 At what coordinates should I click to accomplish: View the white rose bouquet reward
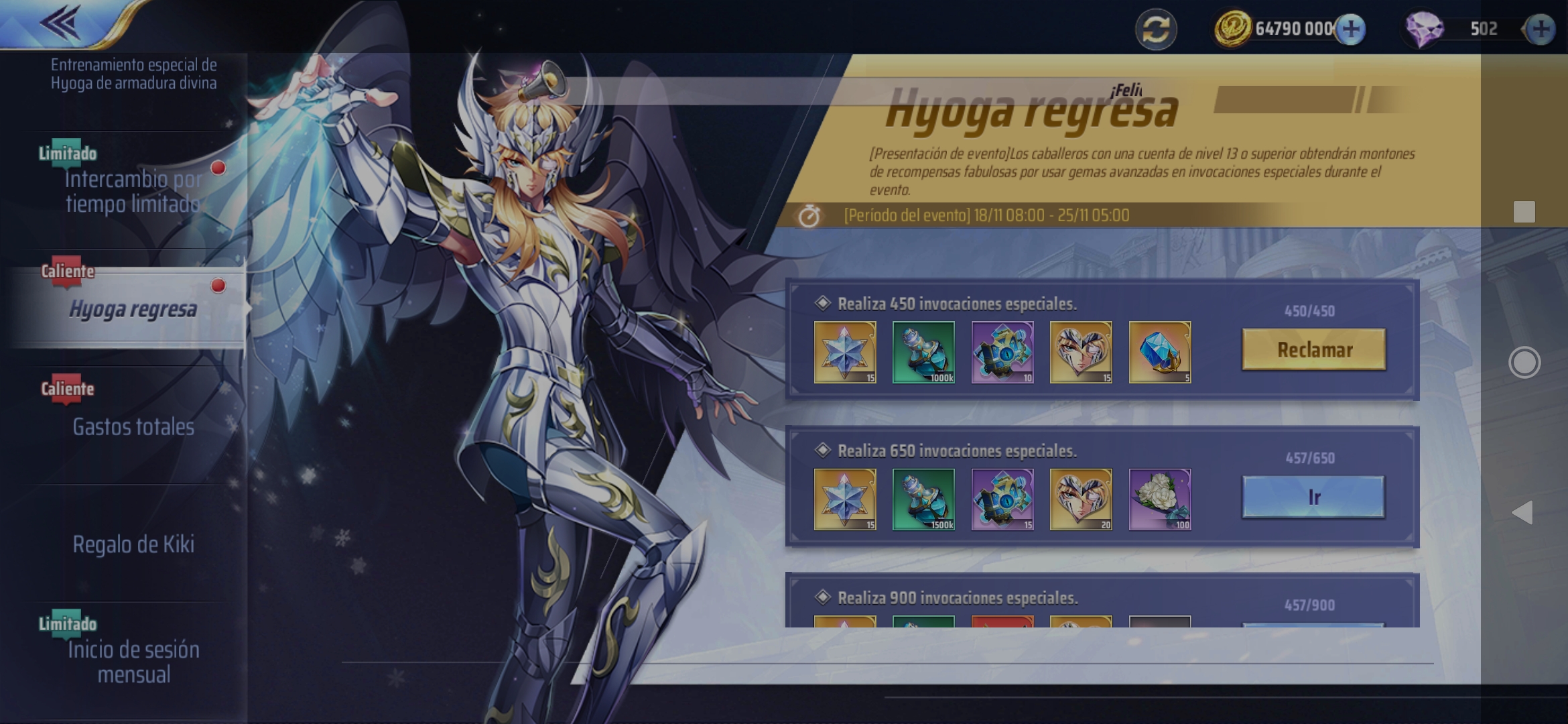click(1160, 499)
